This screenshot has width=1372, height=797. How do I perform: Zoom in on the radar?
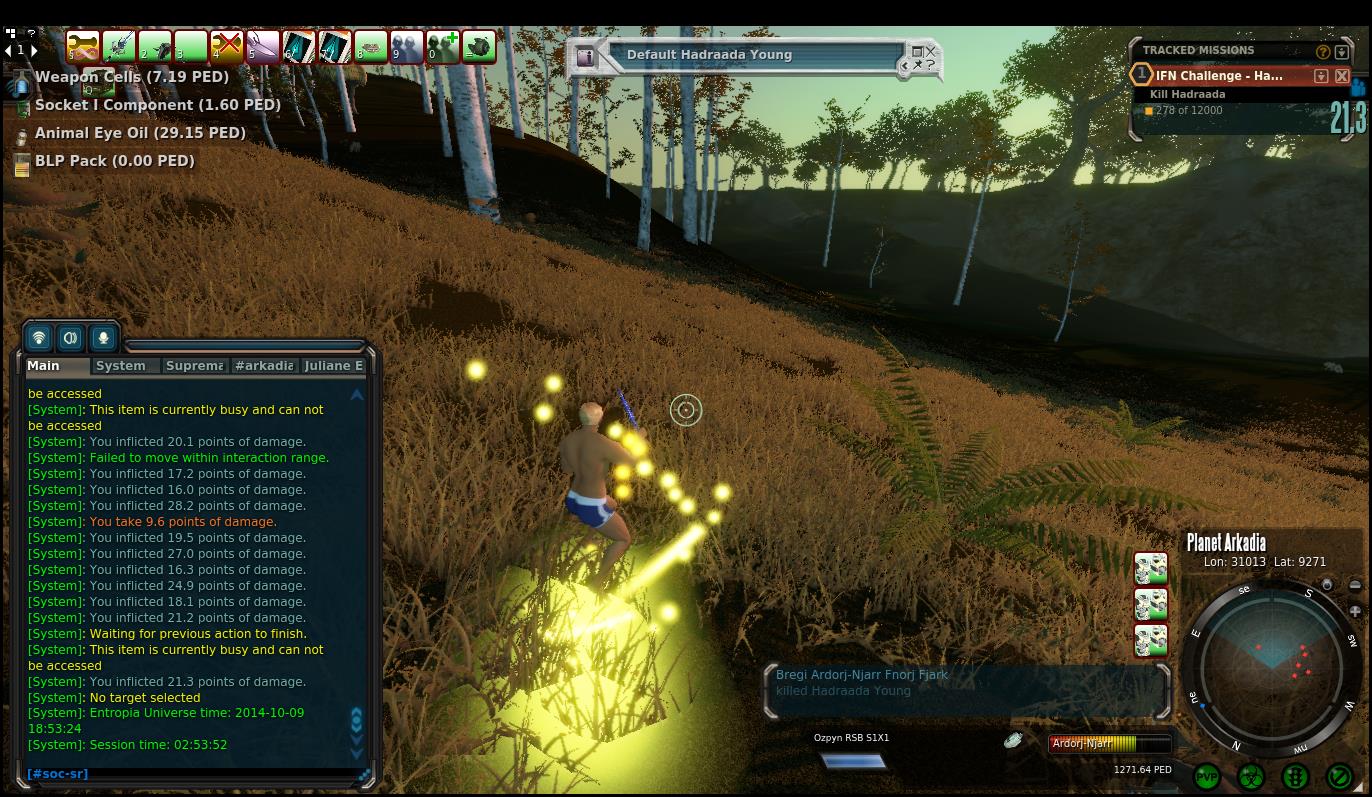[1355, 611]
